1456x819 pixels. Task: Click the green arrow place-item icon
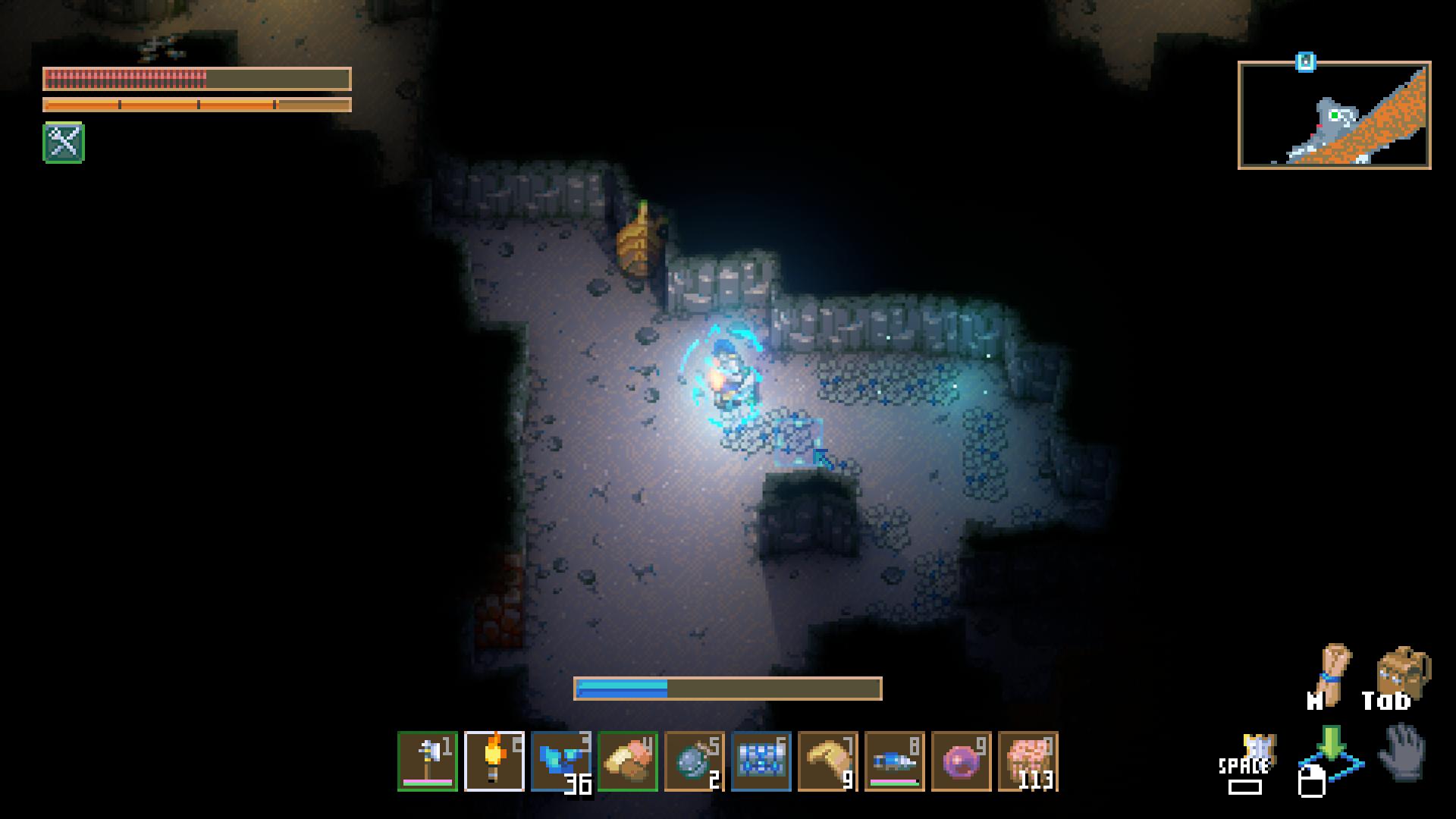(1331, 747)
